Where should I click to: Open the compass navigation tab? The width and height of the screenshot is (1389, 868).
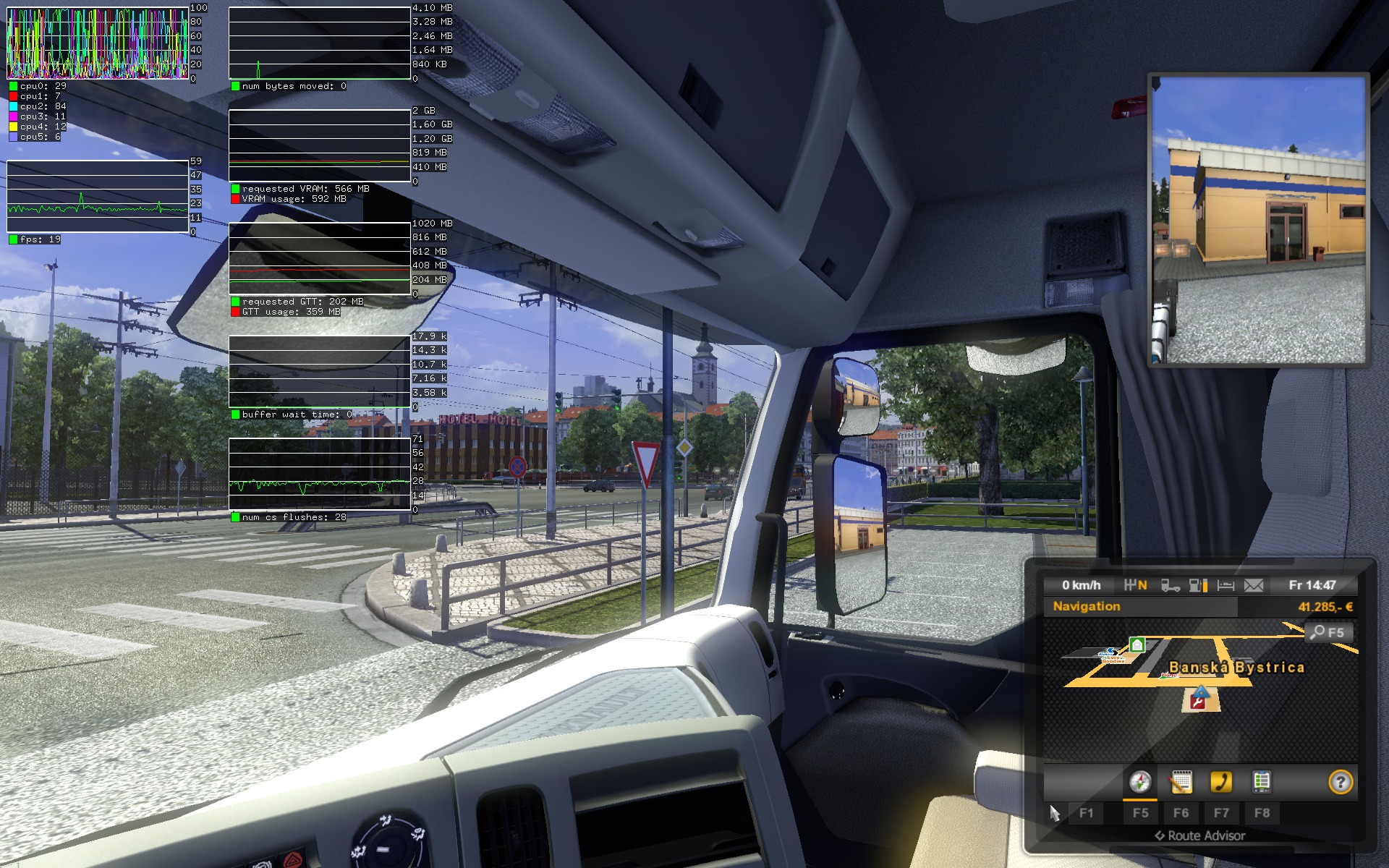point(1140,782)
